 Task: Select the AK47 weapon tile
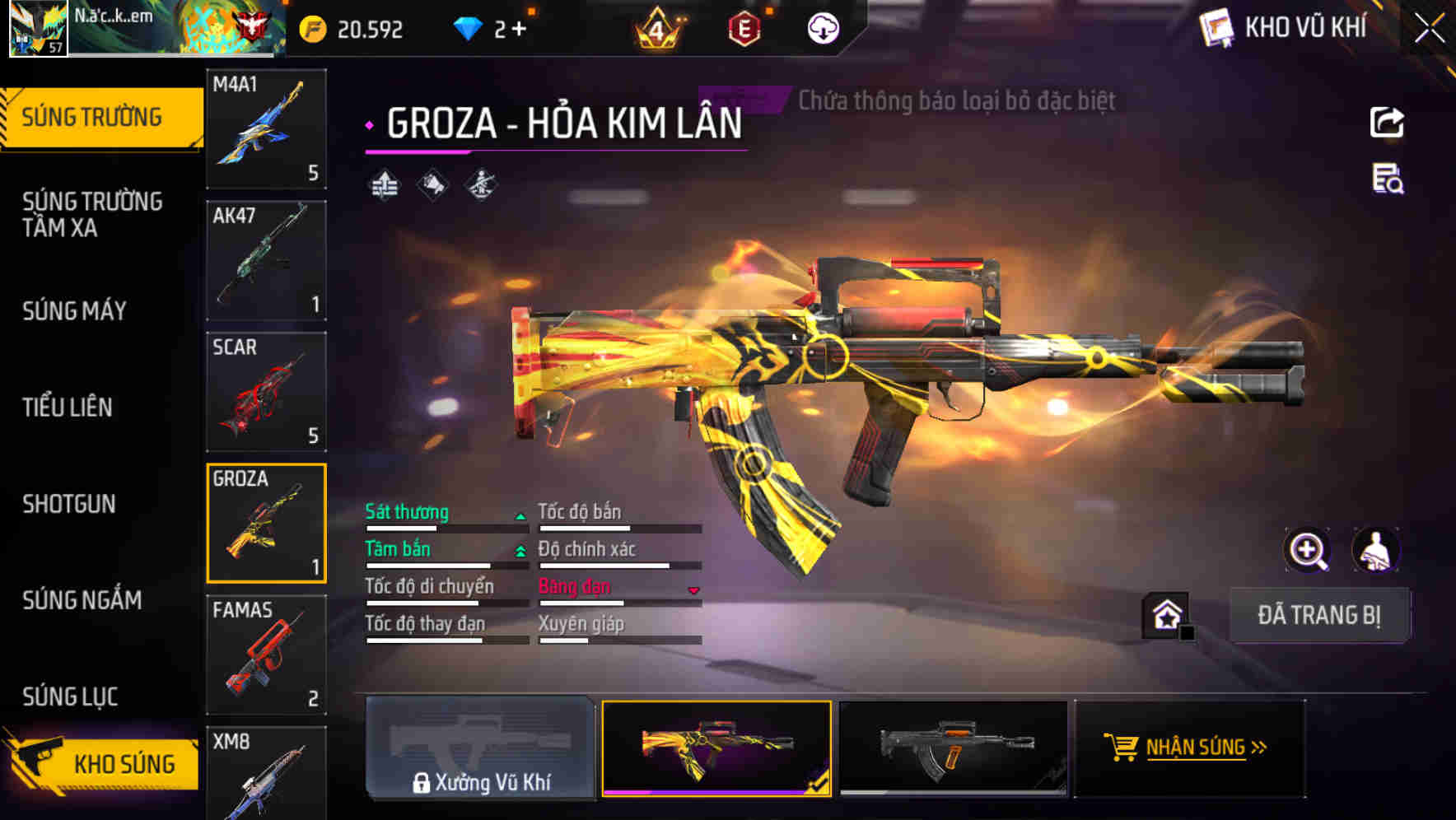coord(266,260)
